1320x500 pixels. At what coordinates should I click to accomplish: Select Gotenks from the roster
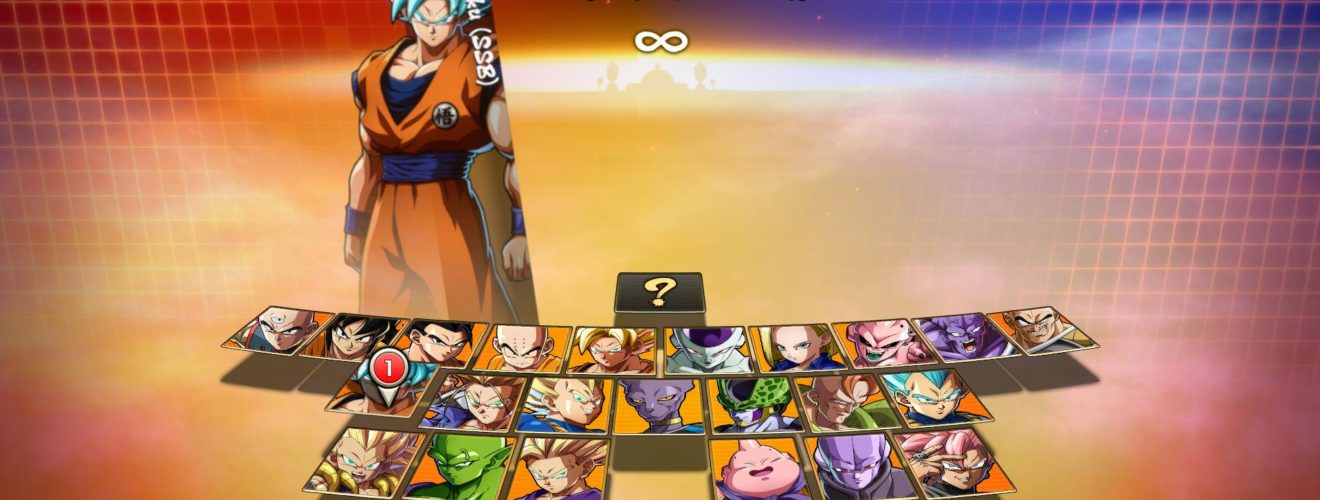click(x=363, y=460)
